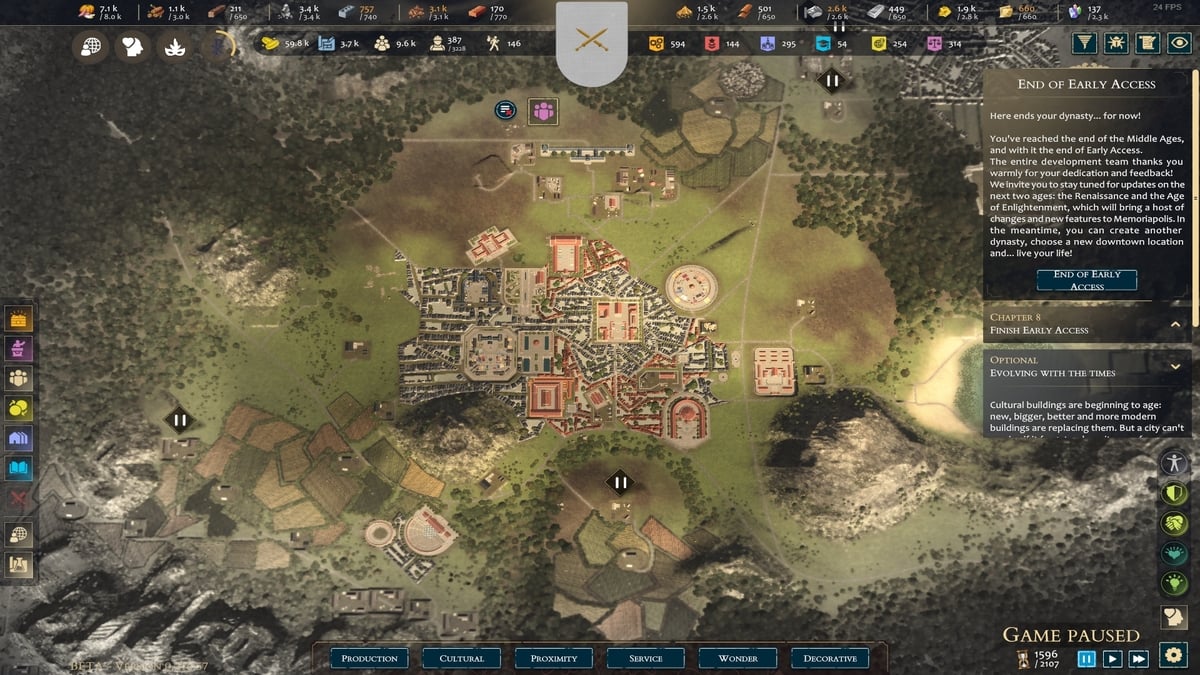Report a bug with the beetle icon

tap(1116, 43)
